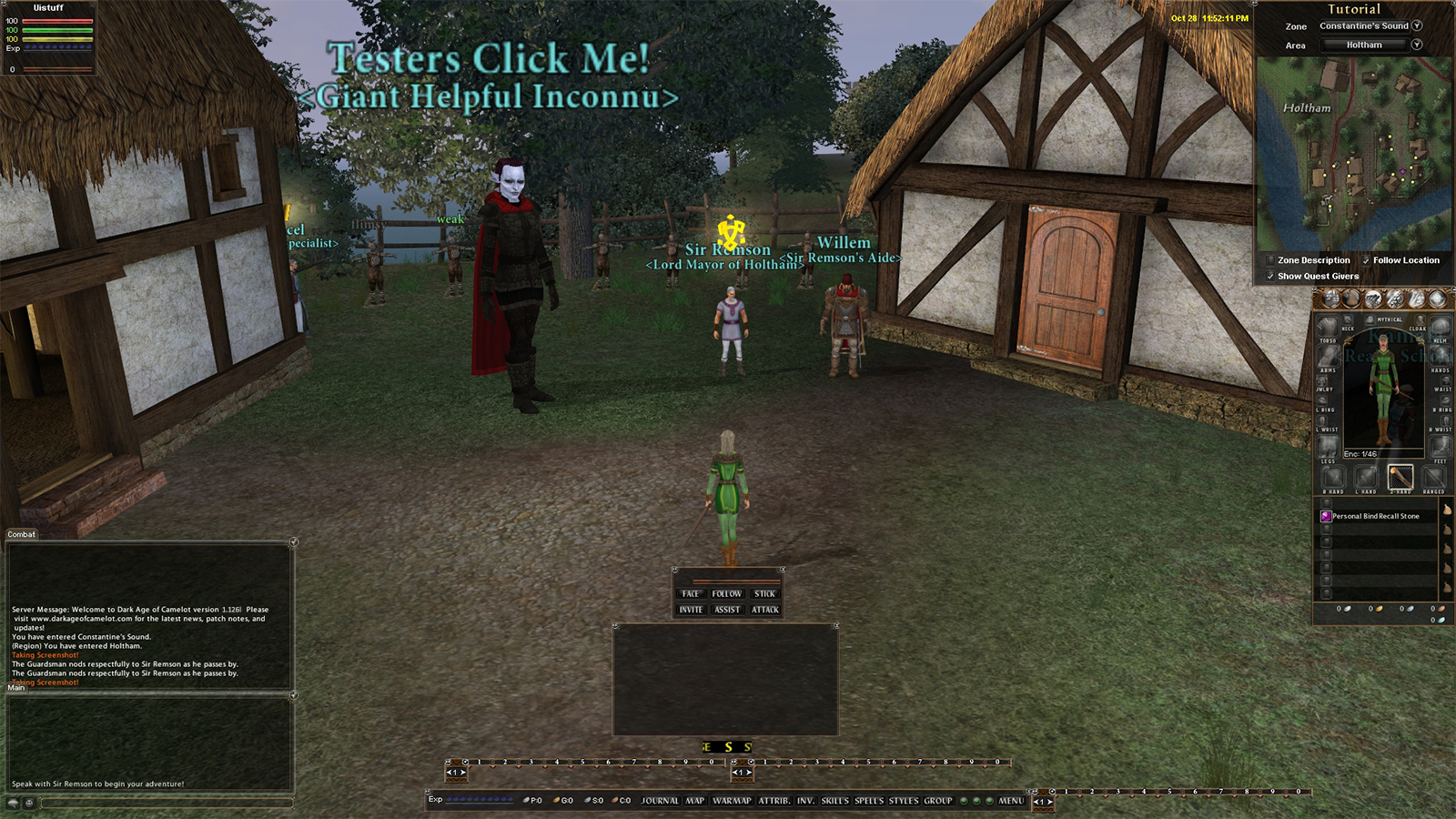Select the Personal Bind Recall Stone
The image size is (1456, 819).
[x=1375, y=516]
